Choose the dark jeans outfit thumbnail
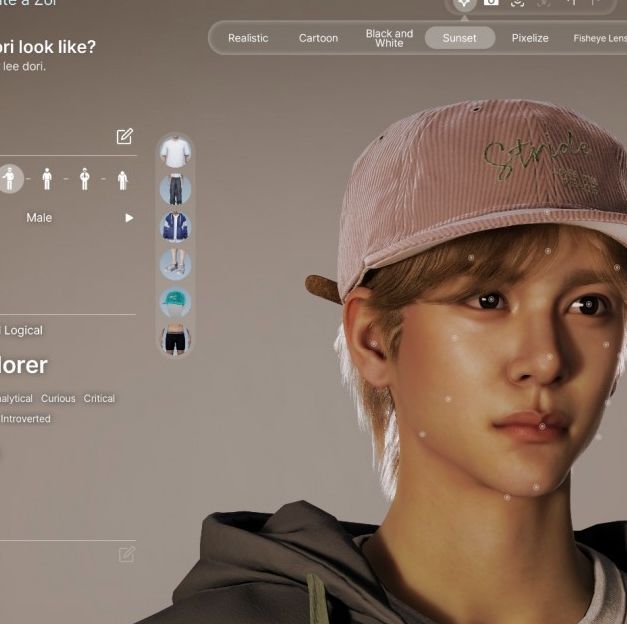This screenshot has width=627, height=624. 175,189
